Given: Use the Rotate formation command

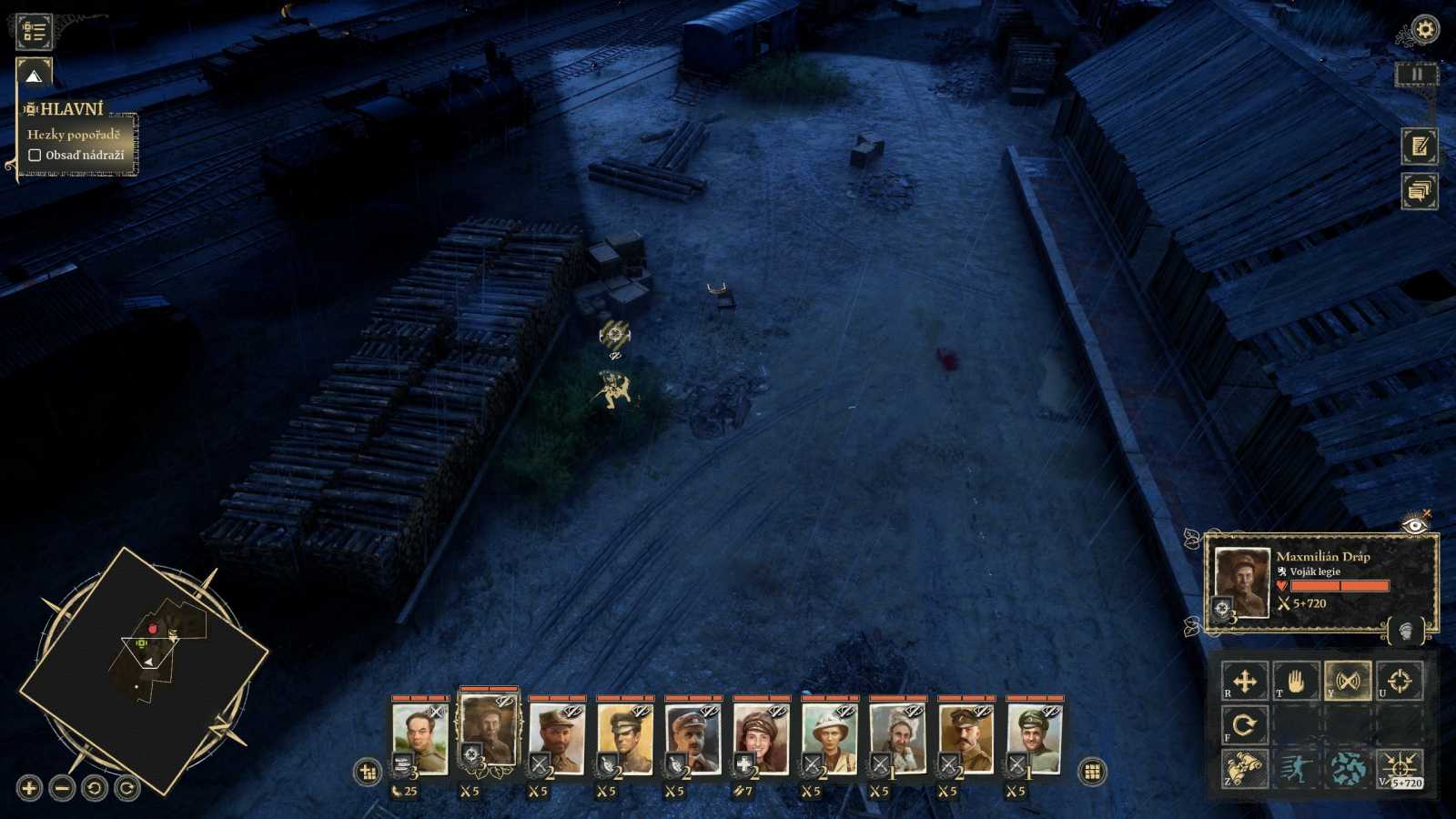Looking at the screenshot, I should 1245,725.
